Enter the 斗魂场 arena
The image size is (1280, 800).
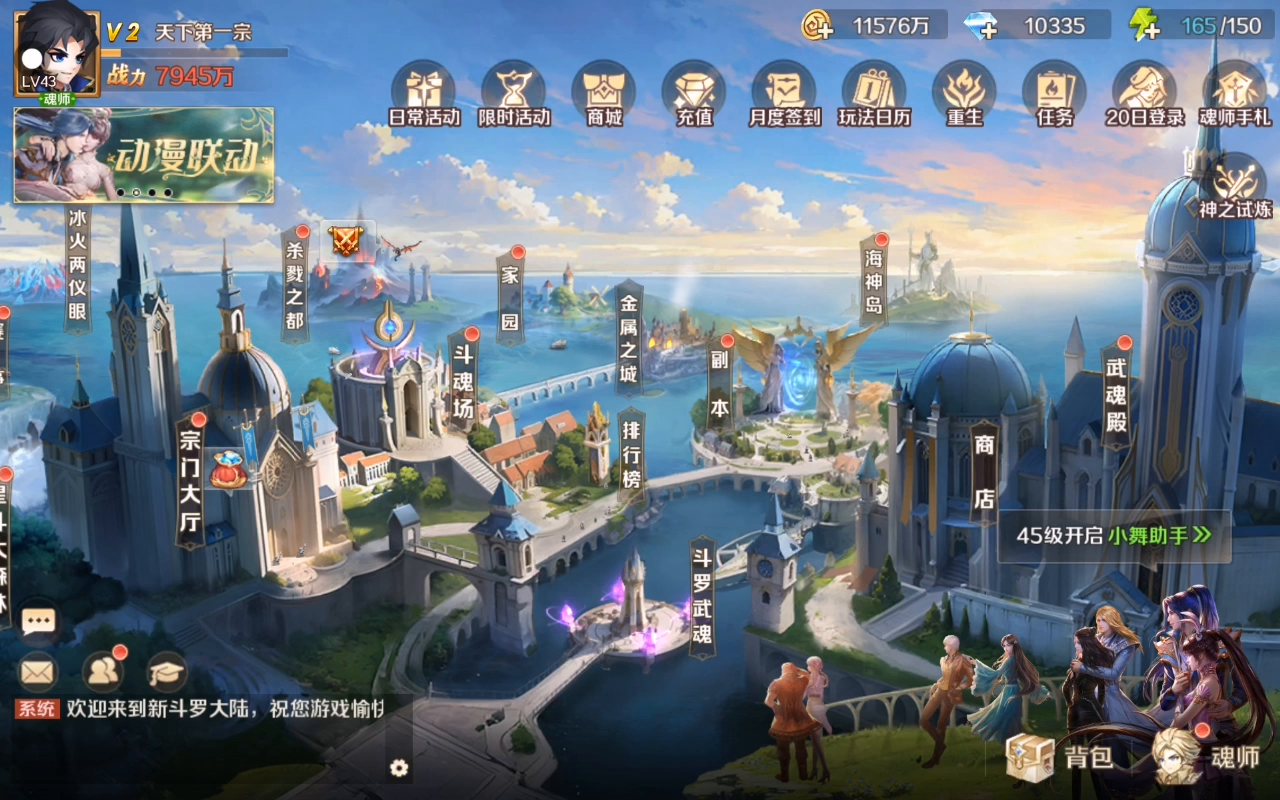(463, 380)
